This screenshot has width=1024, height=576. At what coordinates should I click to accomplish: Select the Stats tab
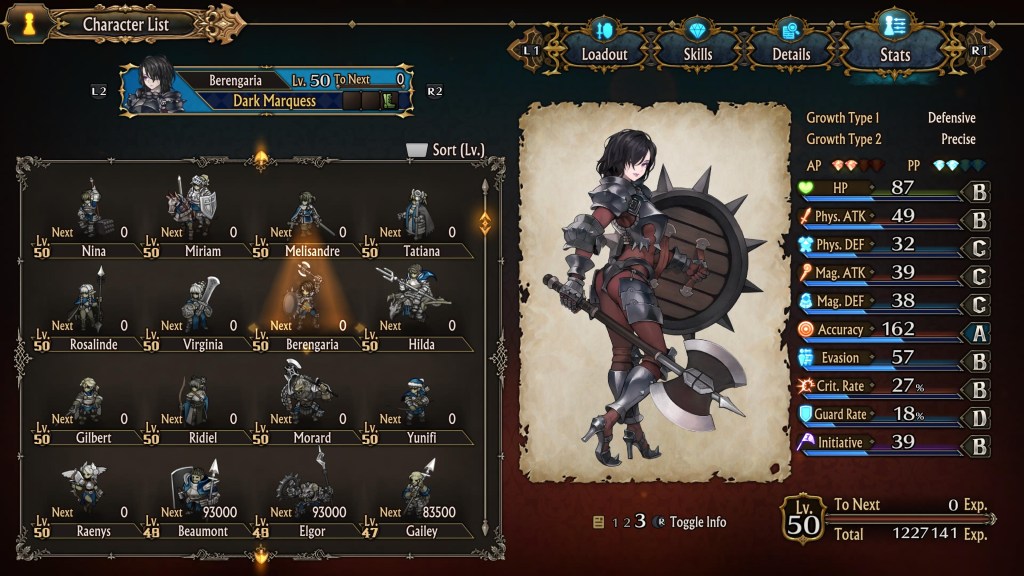[893, 47]
